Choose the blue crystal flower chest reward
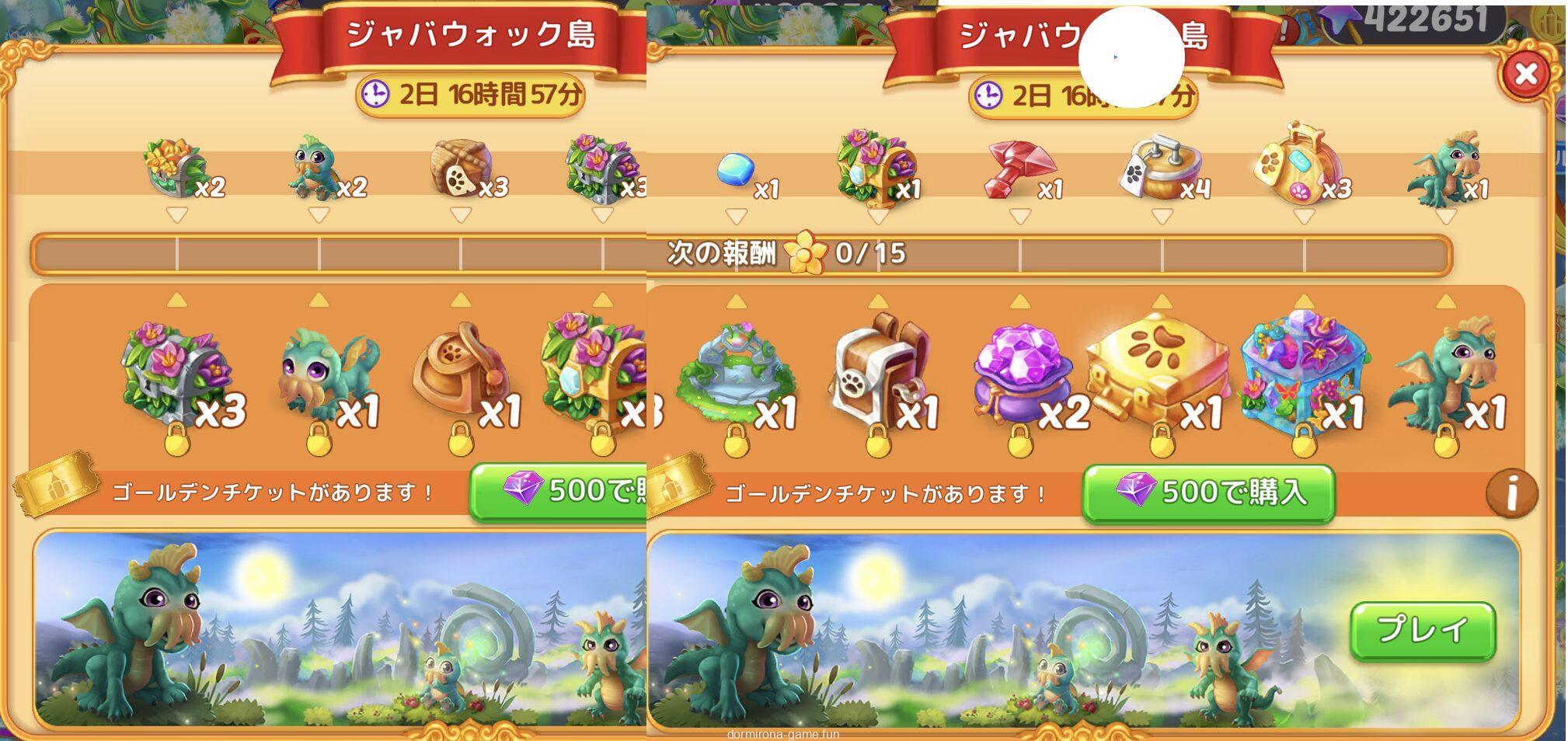Viewport: 1568px width, 741px height. pyautogui.click(x=1300, y=373)
